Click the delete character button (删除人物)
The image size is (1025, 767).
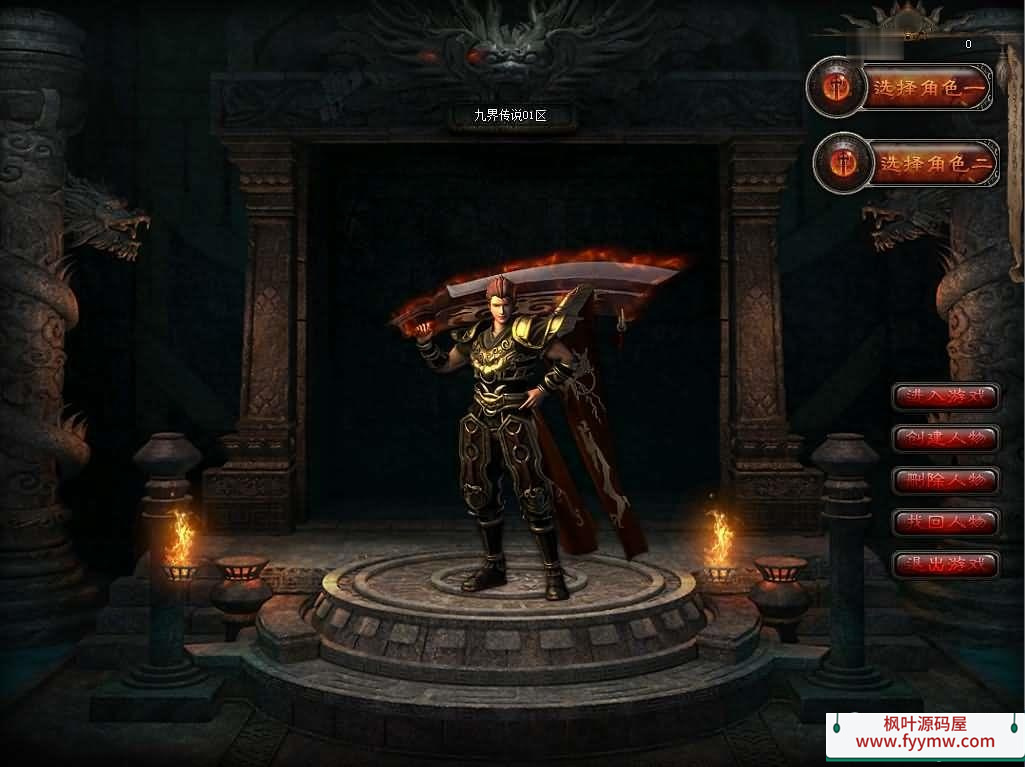945,480
